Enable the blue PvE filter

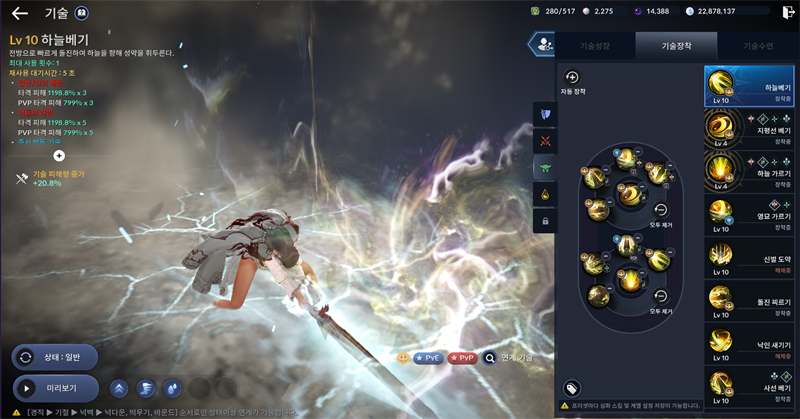tap(428, 357)
